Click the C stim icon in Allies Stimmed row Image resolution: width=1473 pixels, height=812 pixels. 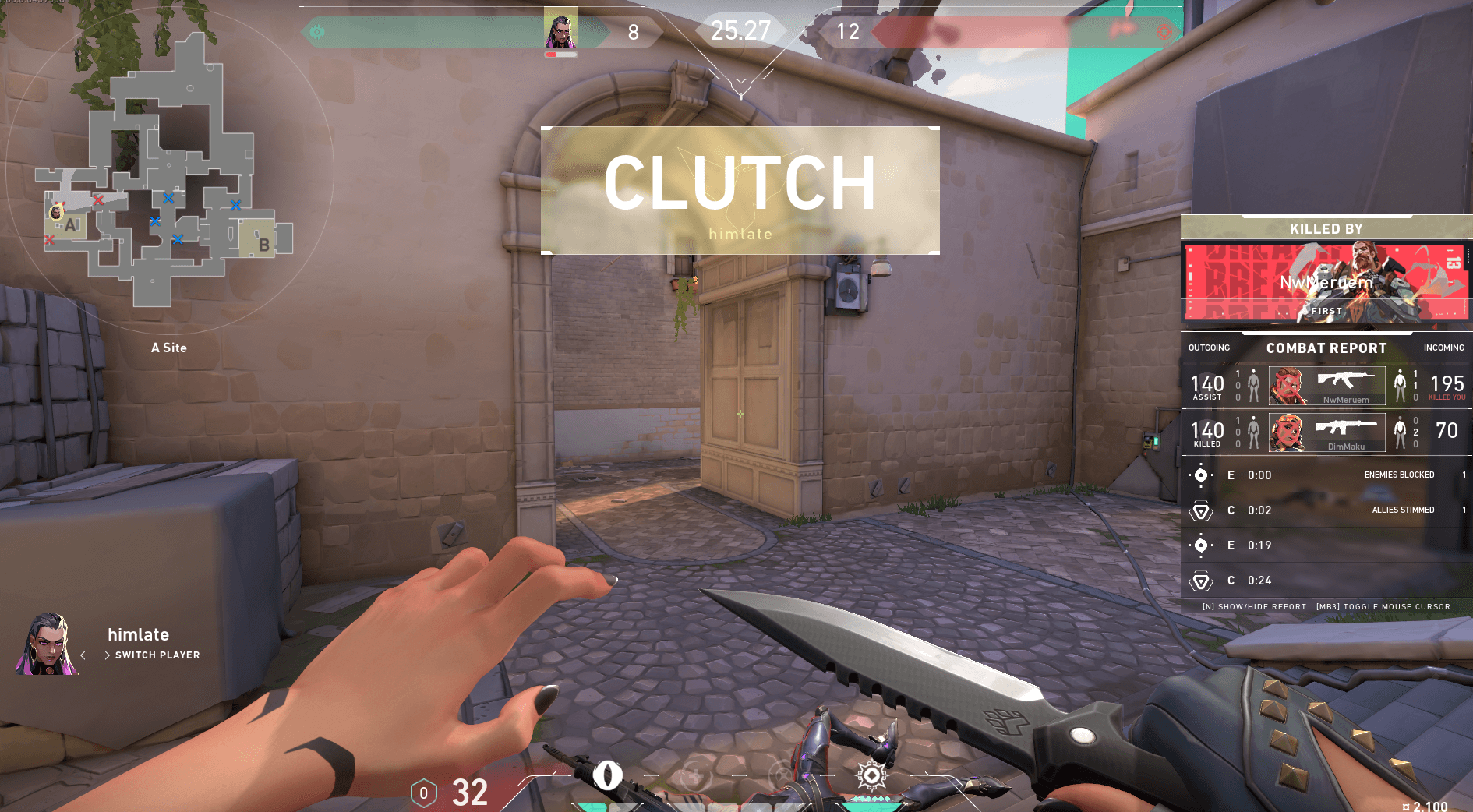1203,510
